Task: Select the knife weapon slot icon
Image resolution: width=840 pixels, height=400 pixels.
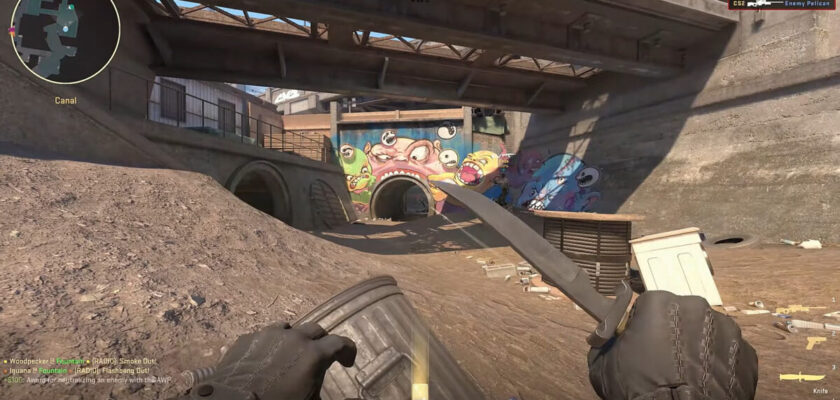Action: 802,377
